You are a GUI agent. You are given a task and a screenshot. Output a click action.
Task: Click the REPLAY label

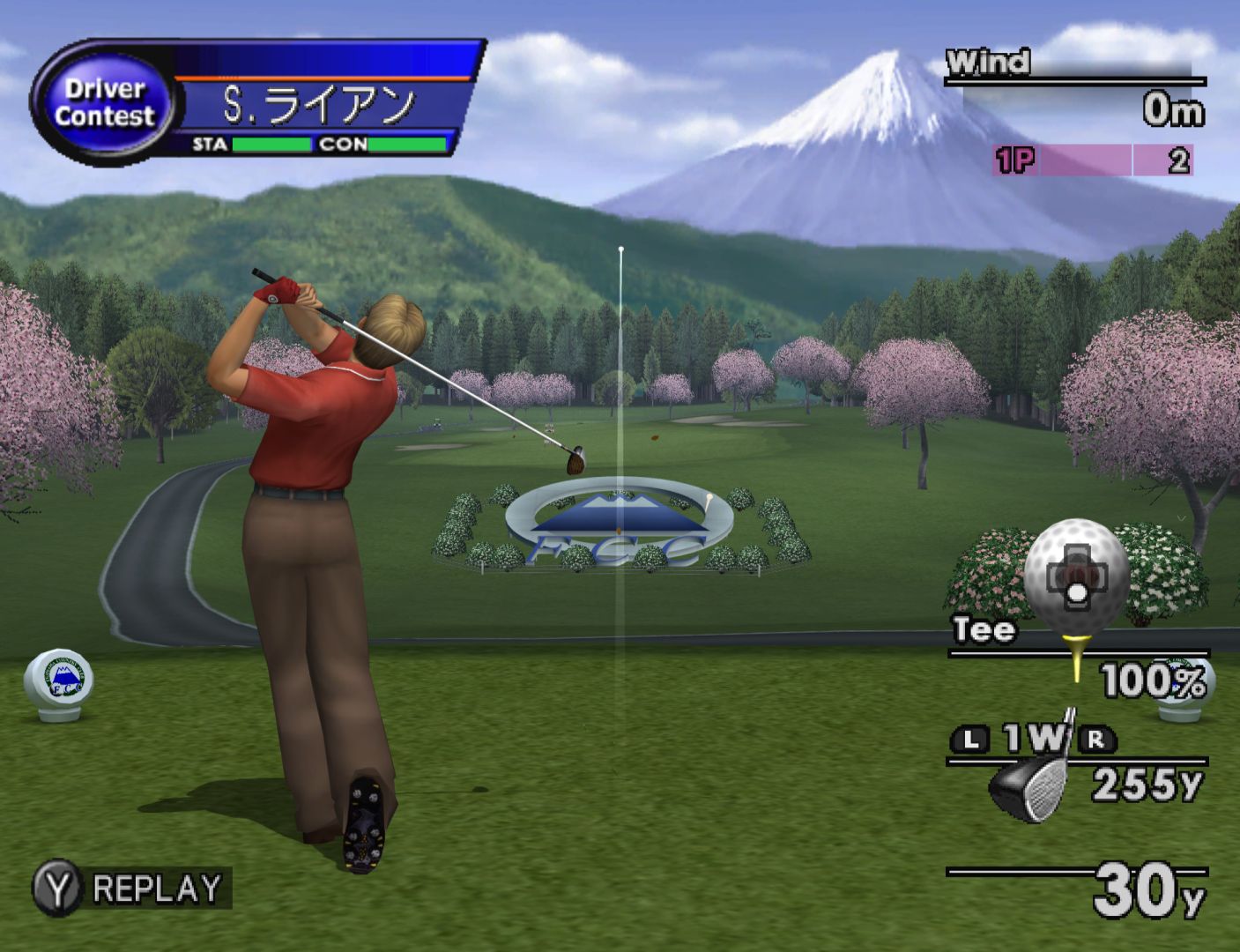pos(157,889)
